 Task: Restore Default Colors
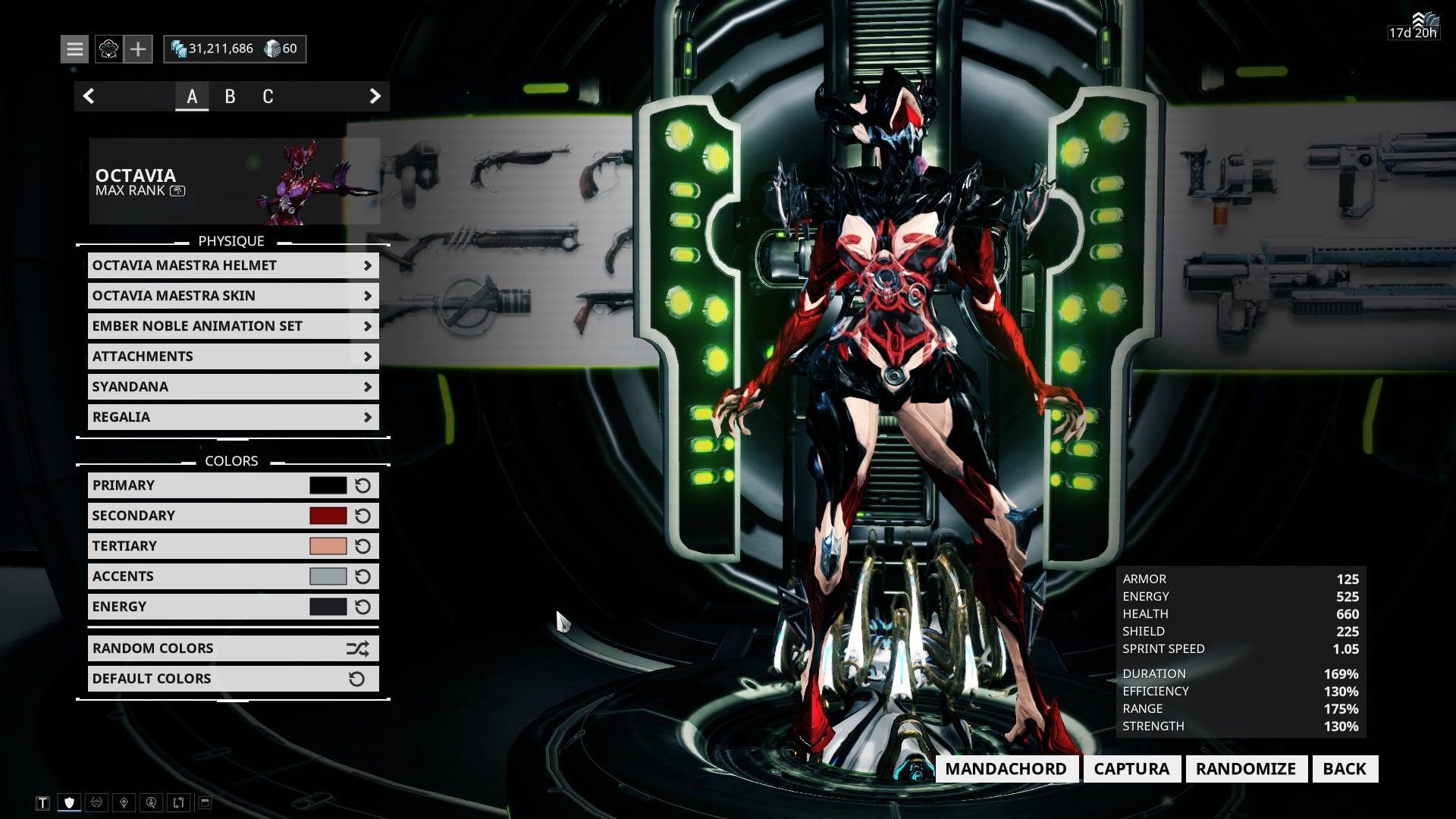click(233, 679)
